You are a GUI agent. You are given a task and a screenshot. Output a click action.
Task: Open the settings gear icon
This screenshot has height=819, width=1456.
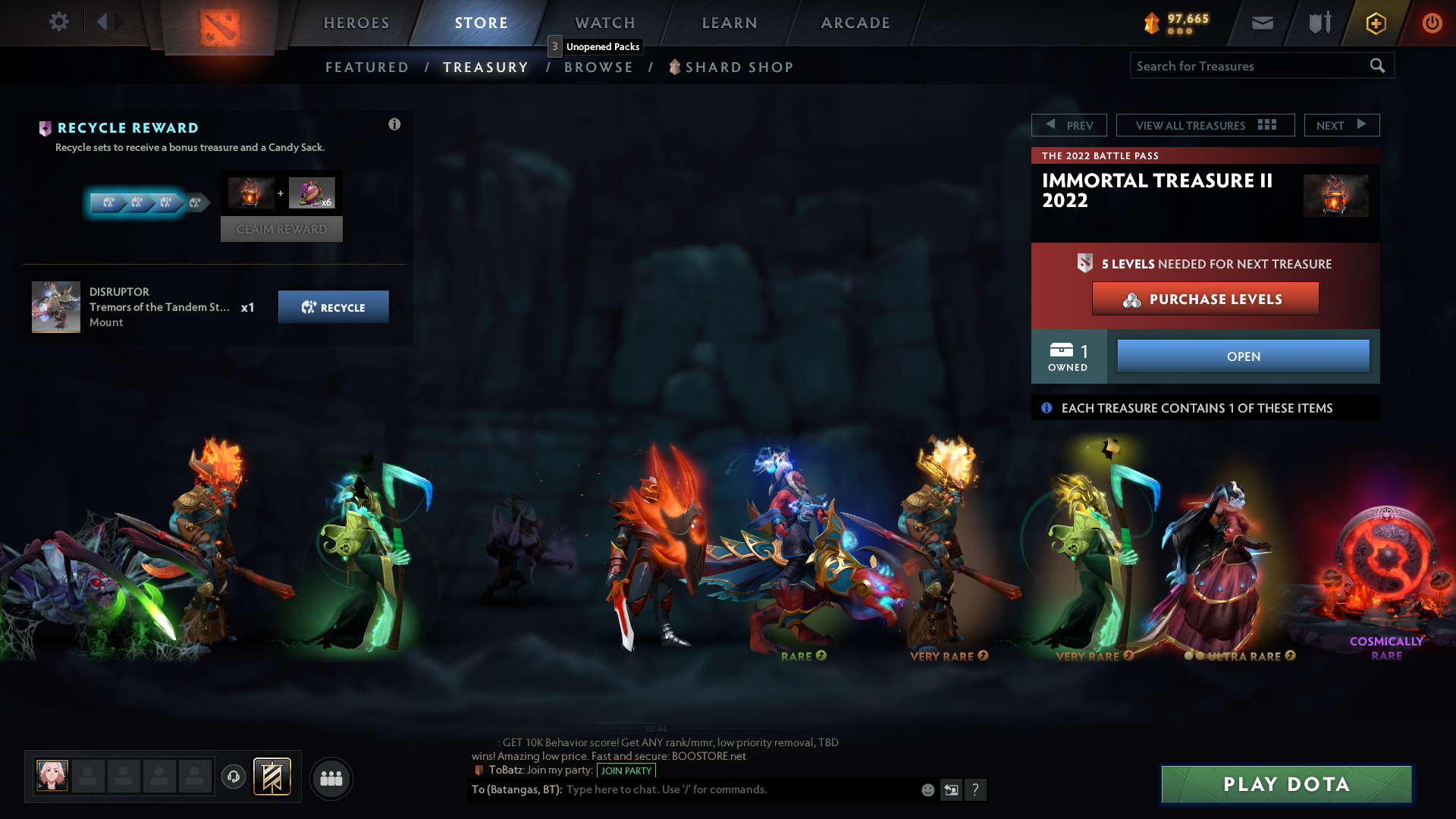(58, 22)
